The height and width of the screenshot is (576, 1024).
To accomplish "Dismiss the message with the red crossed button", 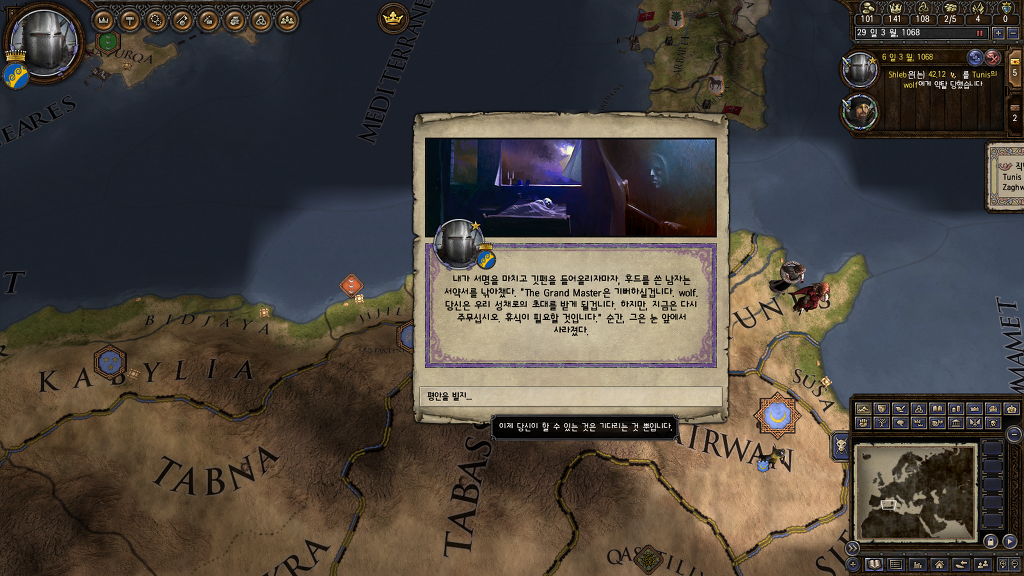I will [x=993, y=57].
